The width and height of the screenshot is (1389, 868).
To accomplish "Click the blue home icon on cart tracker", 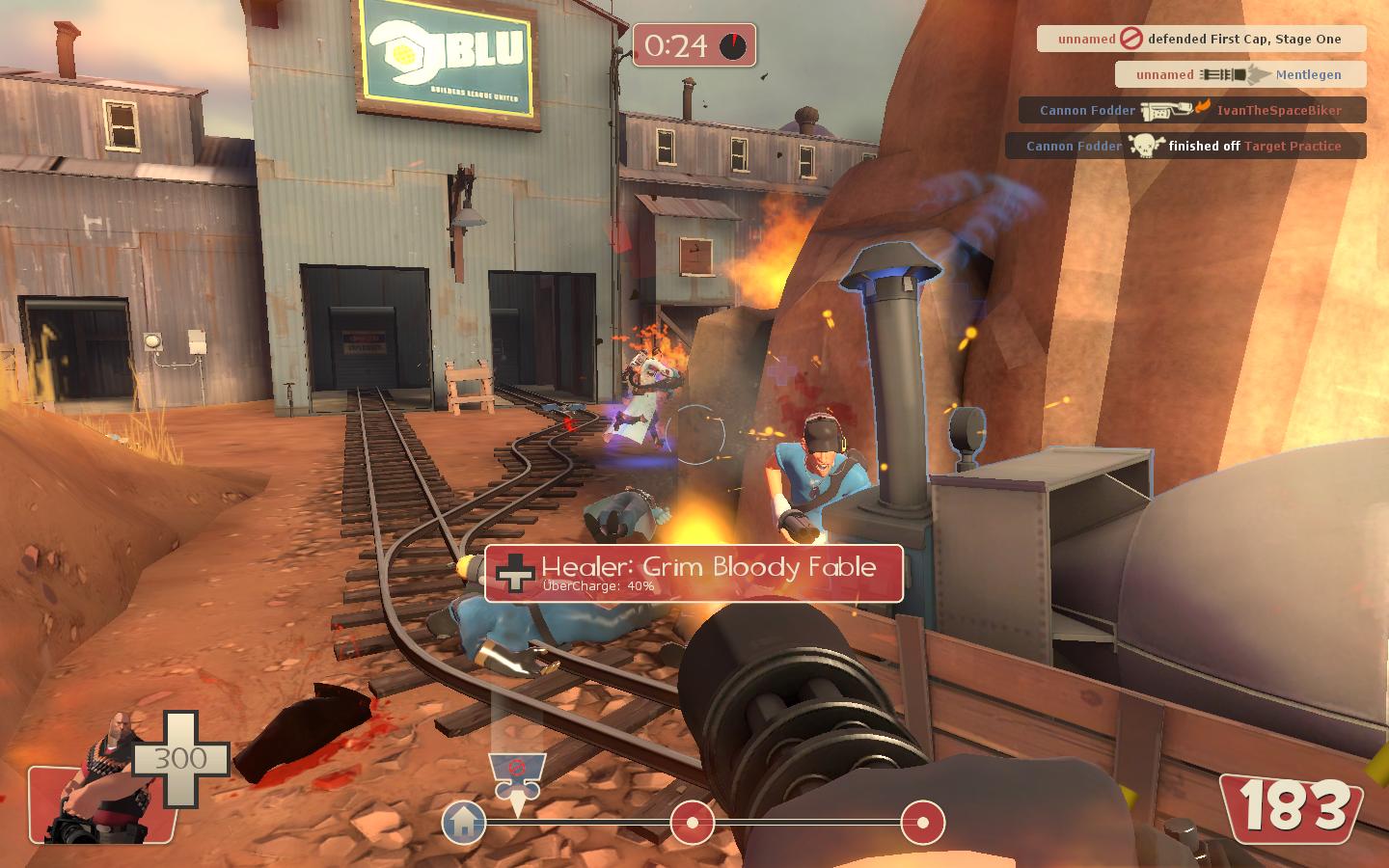I will [464, 825].
